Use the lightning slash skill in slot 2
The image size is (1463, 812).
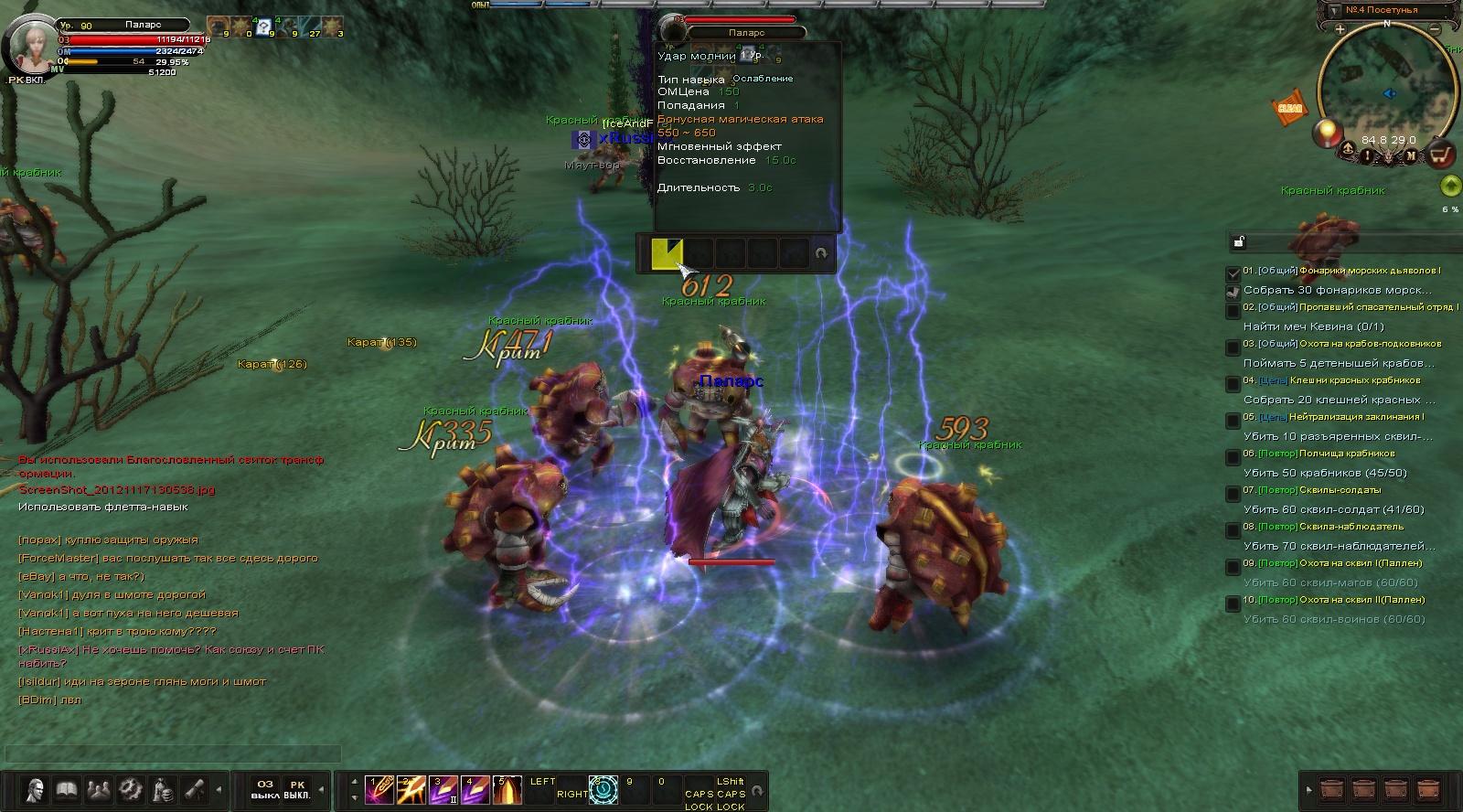pyautogui.click(x=411, y=789)
